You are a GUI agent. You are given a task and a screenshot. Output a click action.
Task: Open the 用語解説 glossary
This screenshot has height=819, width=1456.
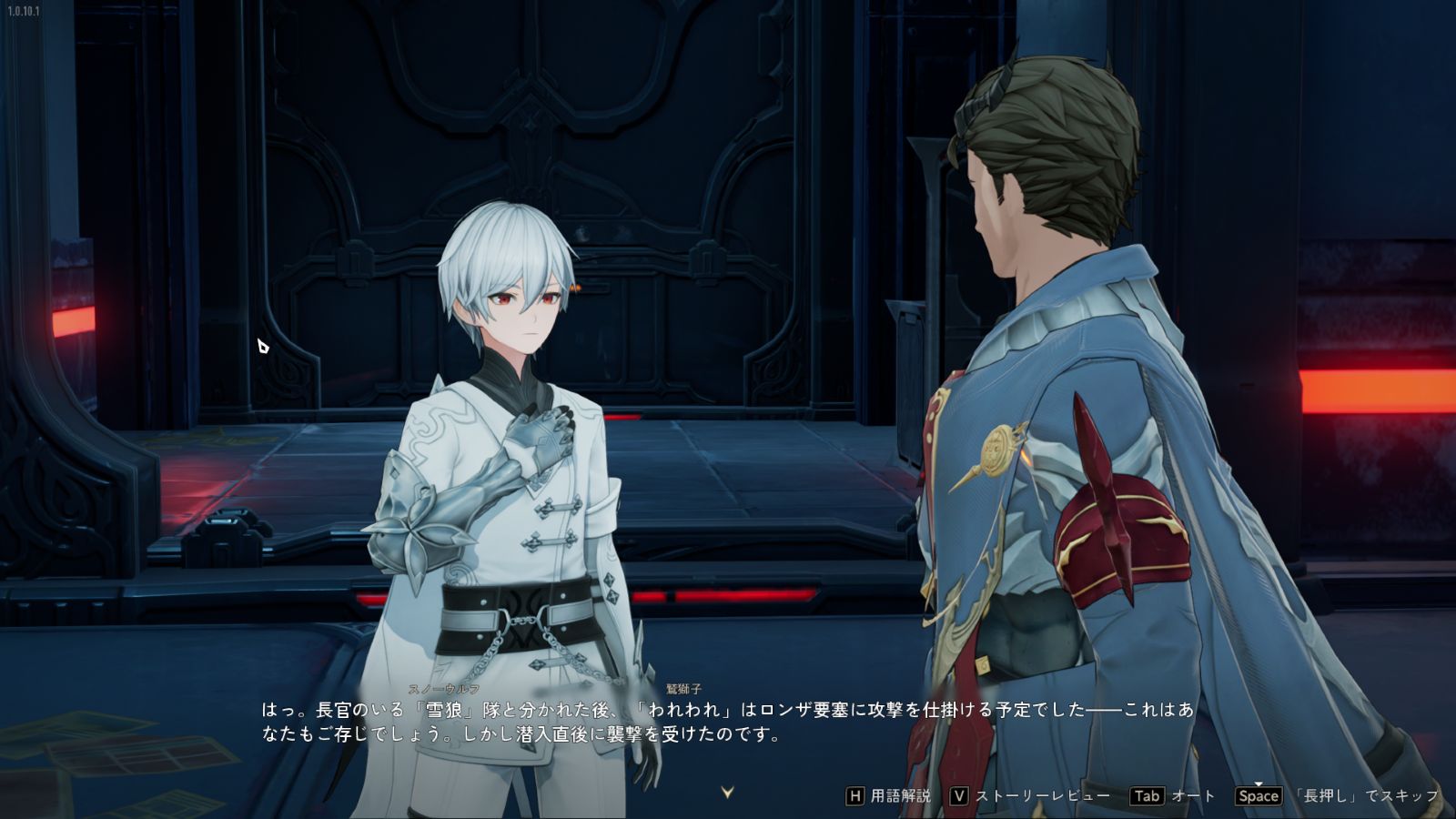(x=888, y=796)
